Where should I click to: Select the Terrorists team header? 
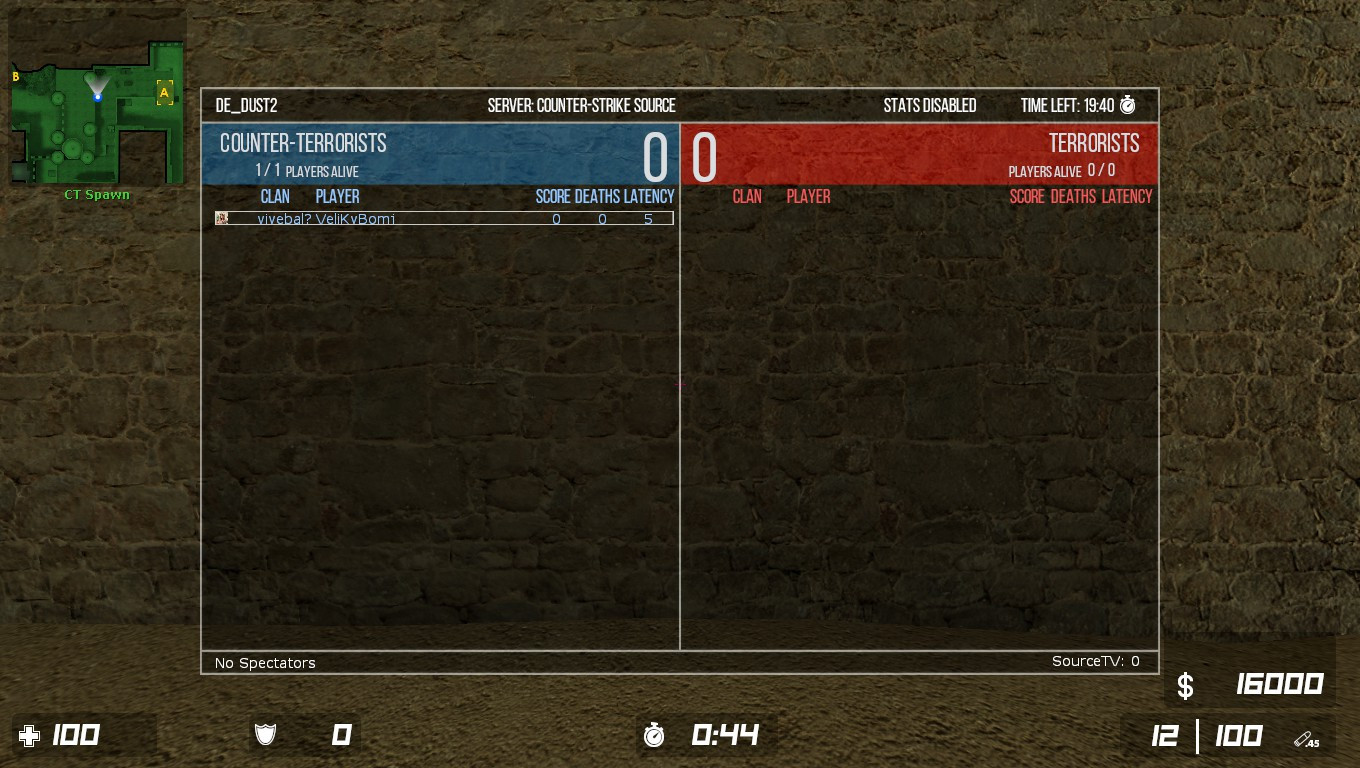click(x=1093, y=143)
